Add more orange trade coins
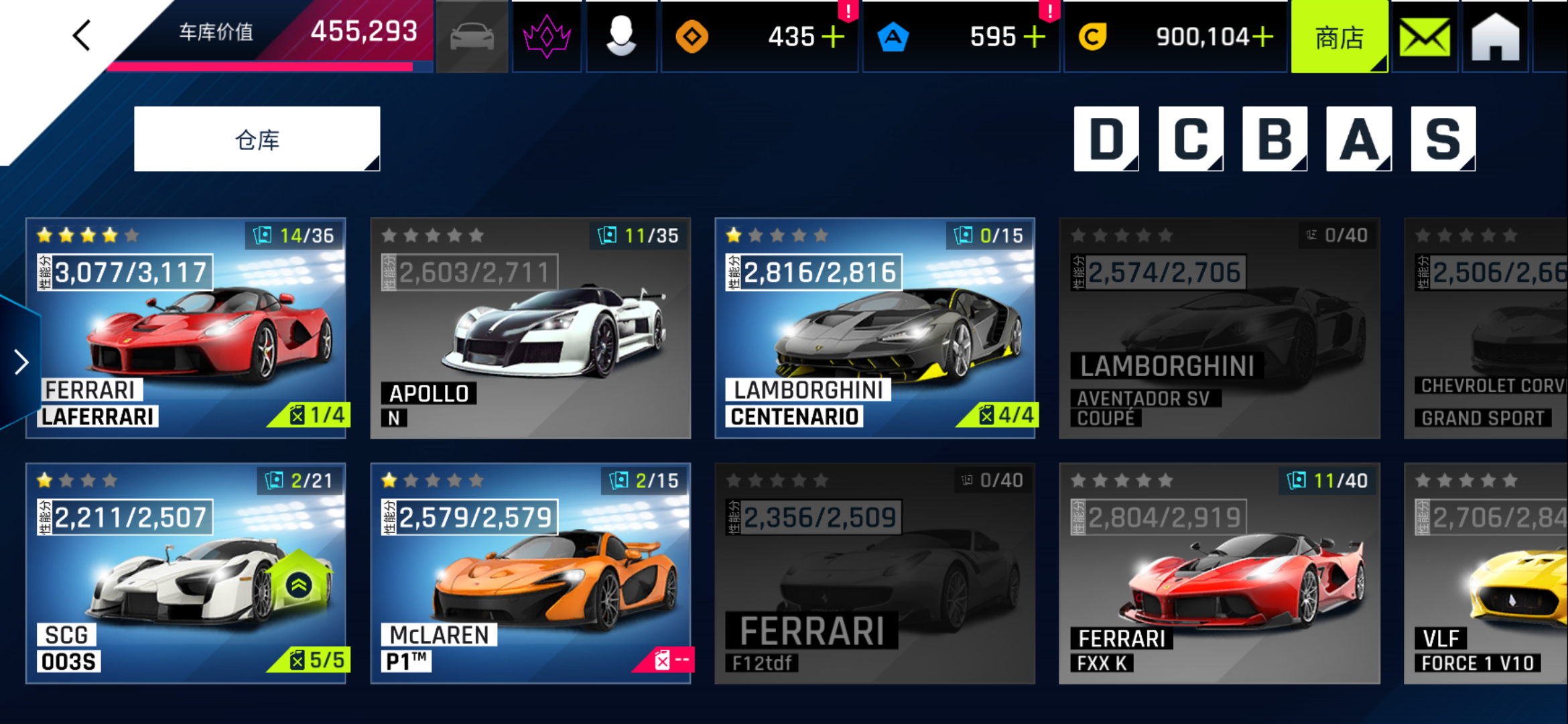Viewport: 1568px width, 724px height. point(833,37)
